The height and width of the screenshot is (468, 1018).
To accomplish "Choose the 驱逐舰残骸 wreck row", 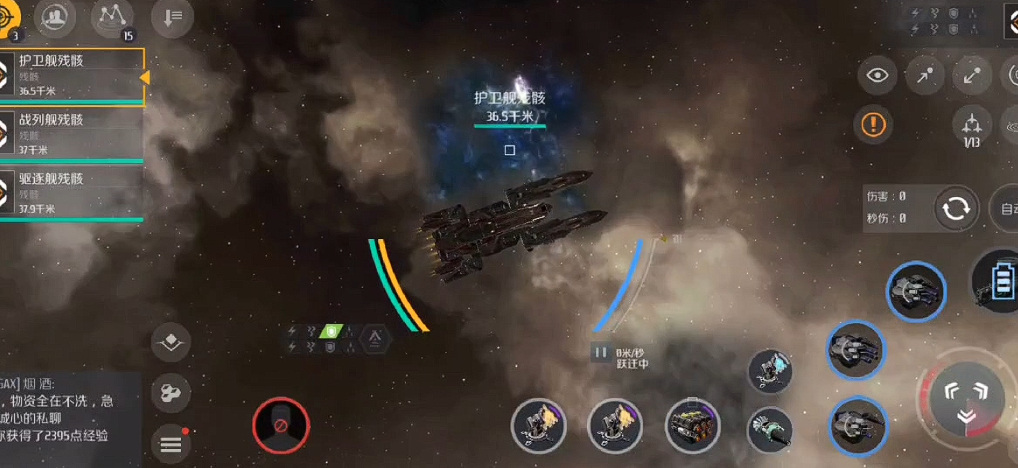I will [72, 193].
